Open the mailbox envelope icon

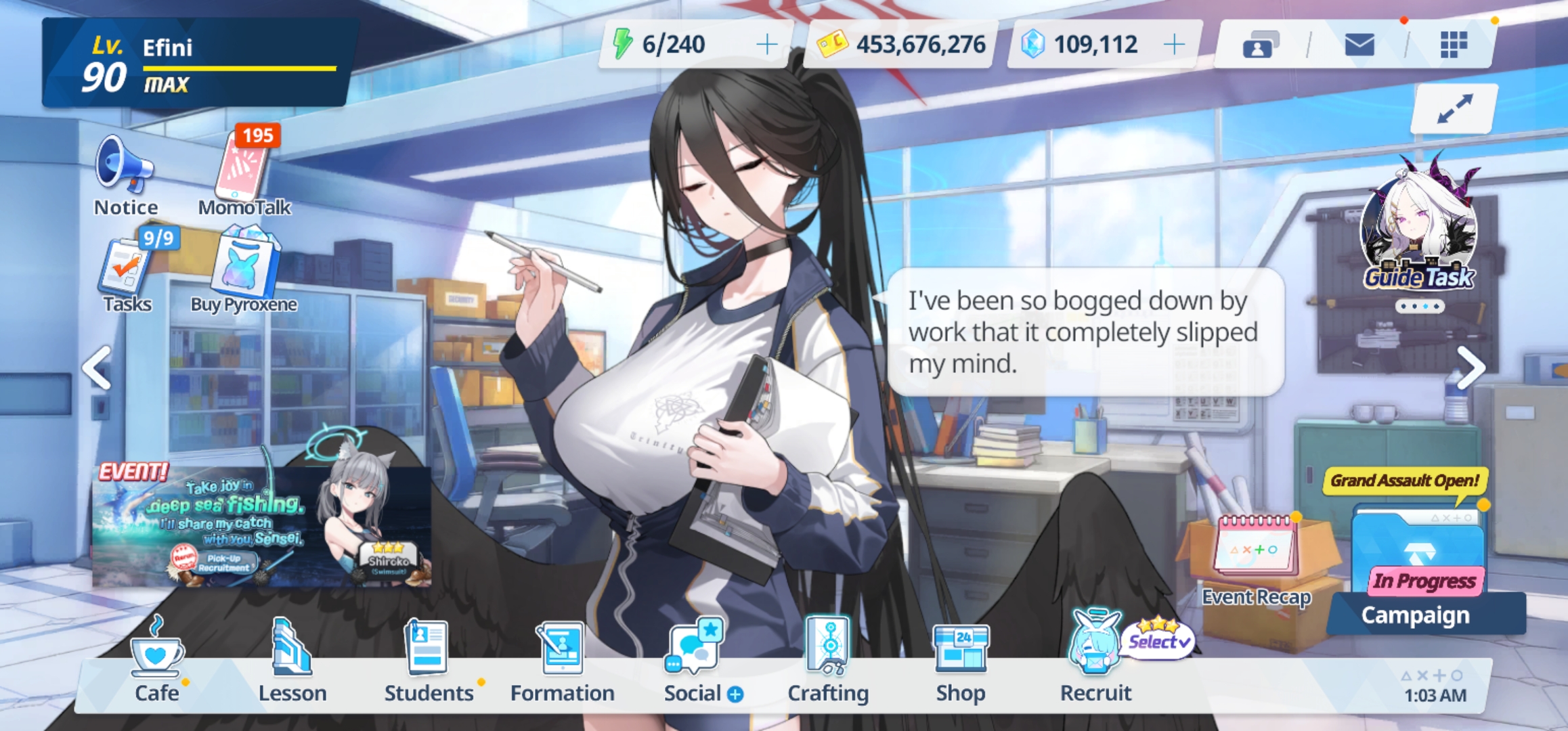(1359, 45)
